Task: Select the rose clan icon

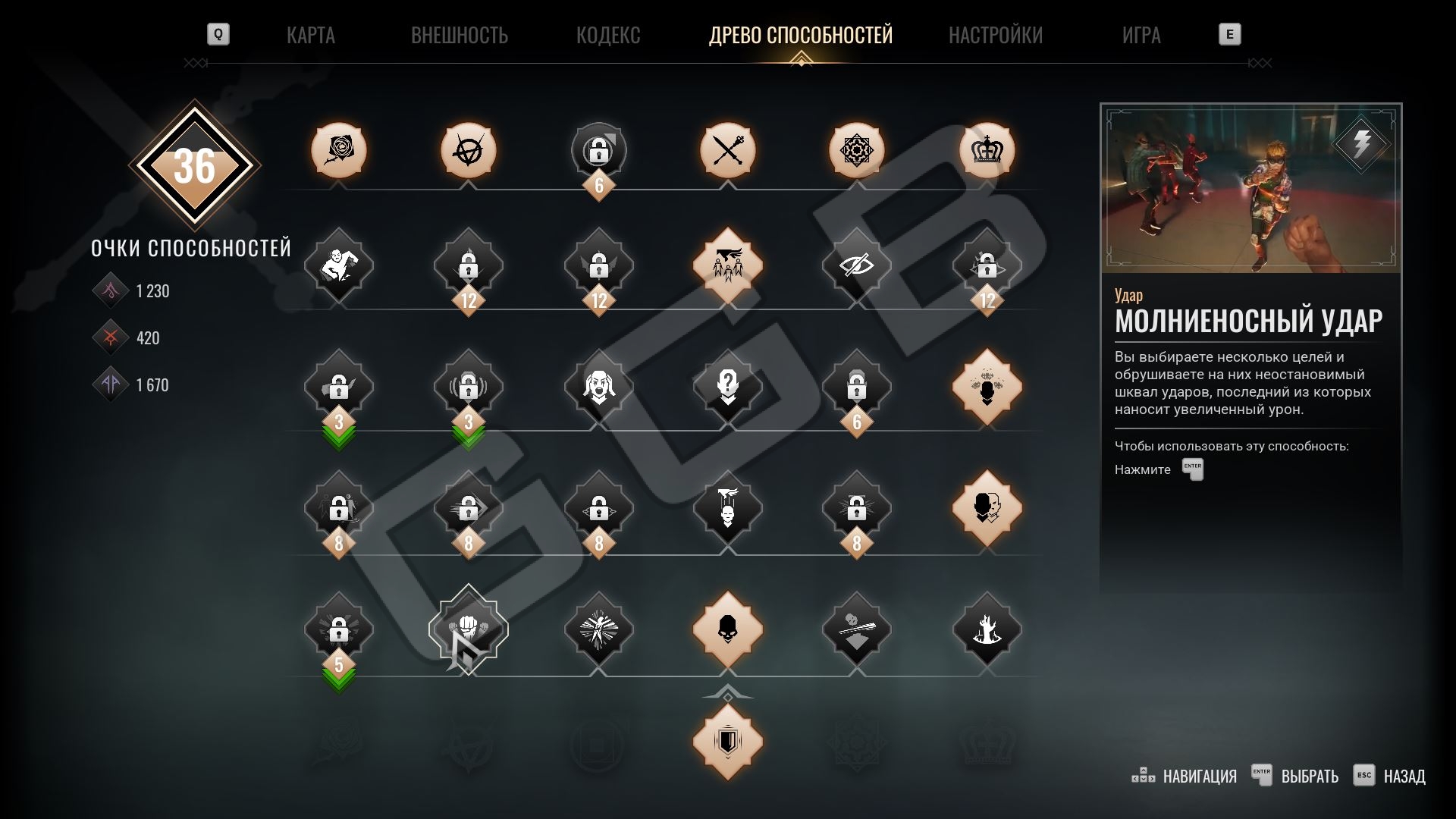Action: 339,150
